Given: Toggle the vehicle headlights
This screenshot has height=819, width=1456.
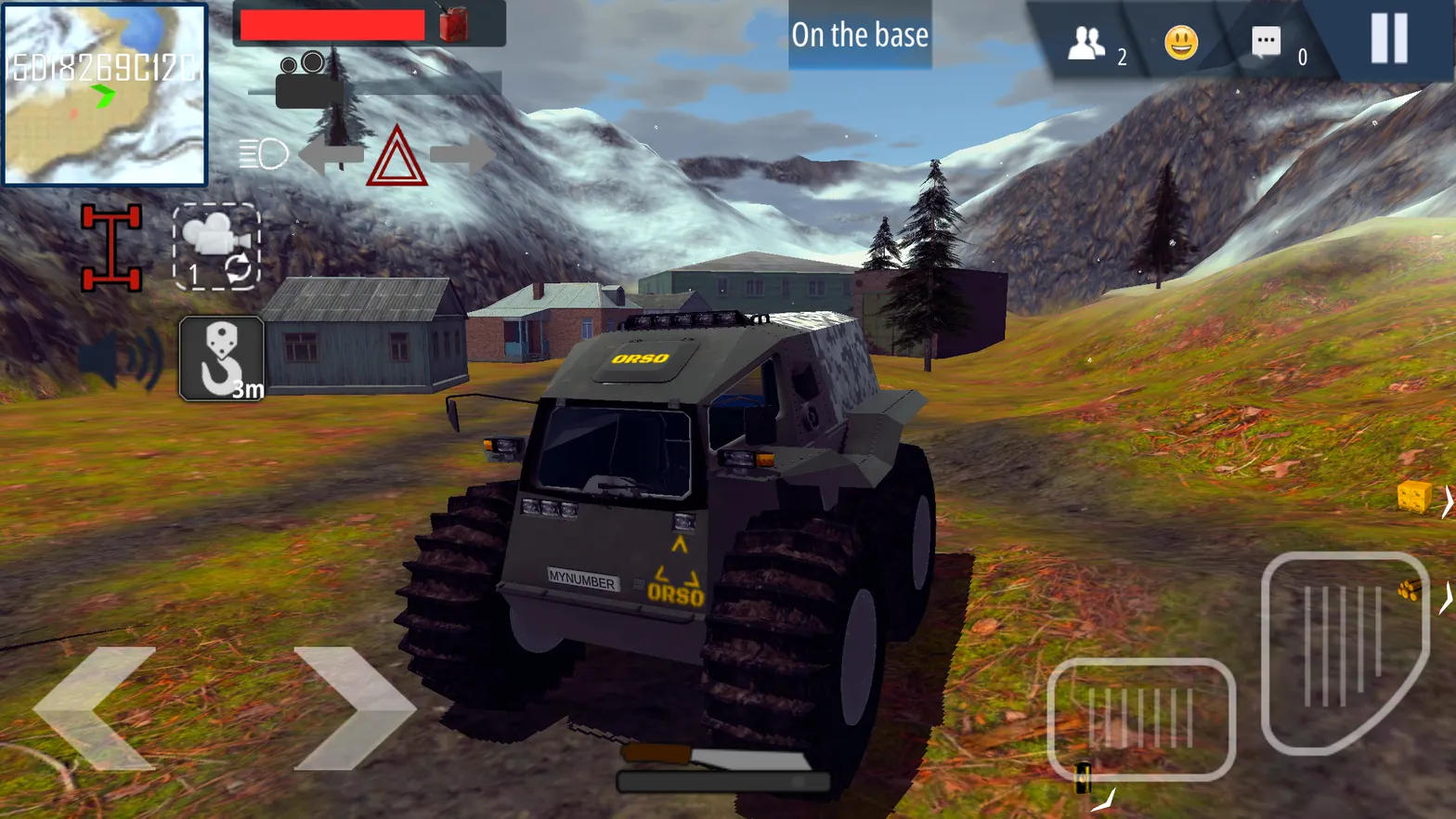Looking at the screenshot, I should click(263, 156).
